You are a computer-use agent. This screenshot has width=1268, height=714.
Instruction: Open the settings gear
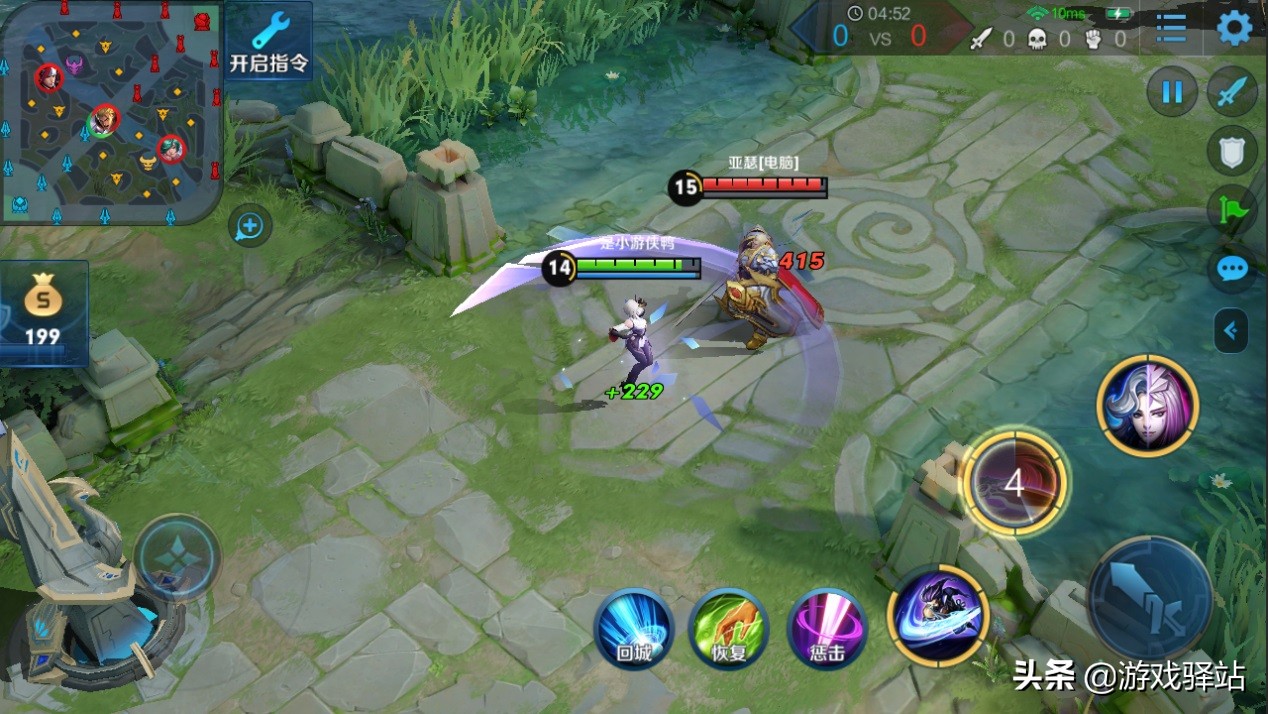click(x=1234, y=28)
